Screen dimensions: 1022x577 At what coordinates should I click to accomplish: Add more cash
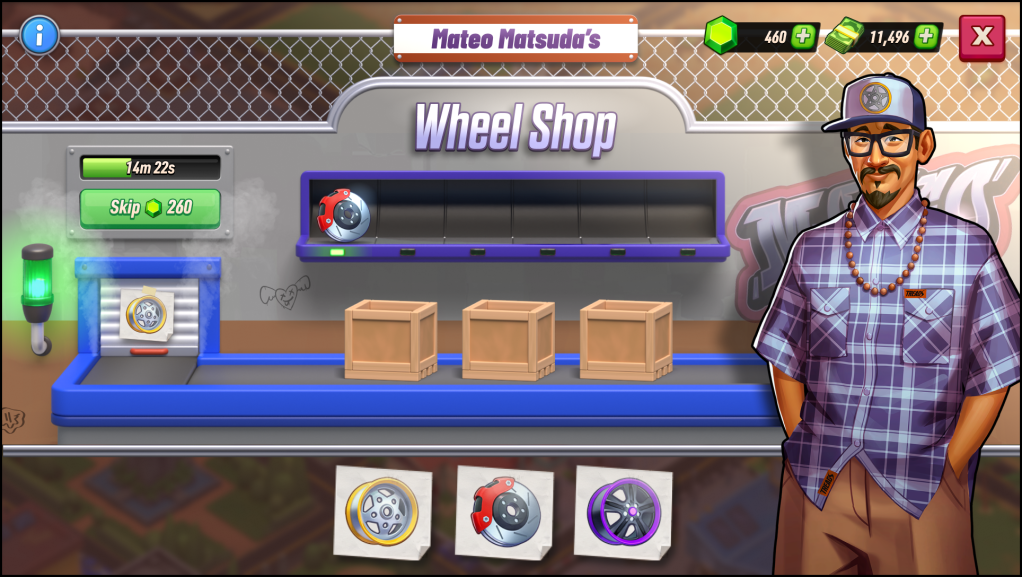point(926,37)
